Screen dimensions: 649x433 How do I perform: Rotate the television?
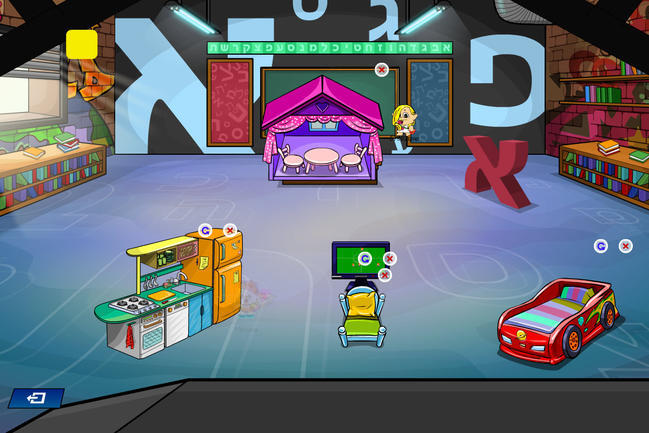[365, 258]
